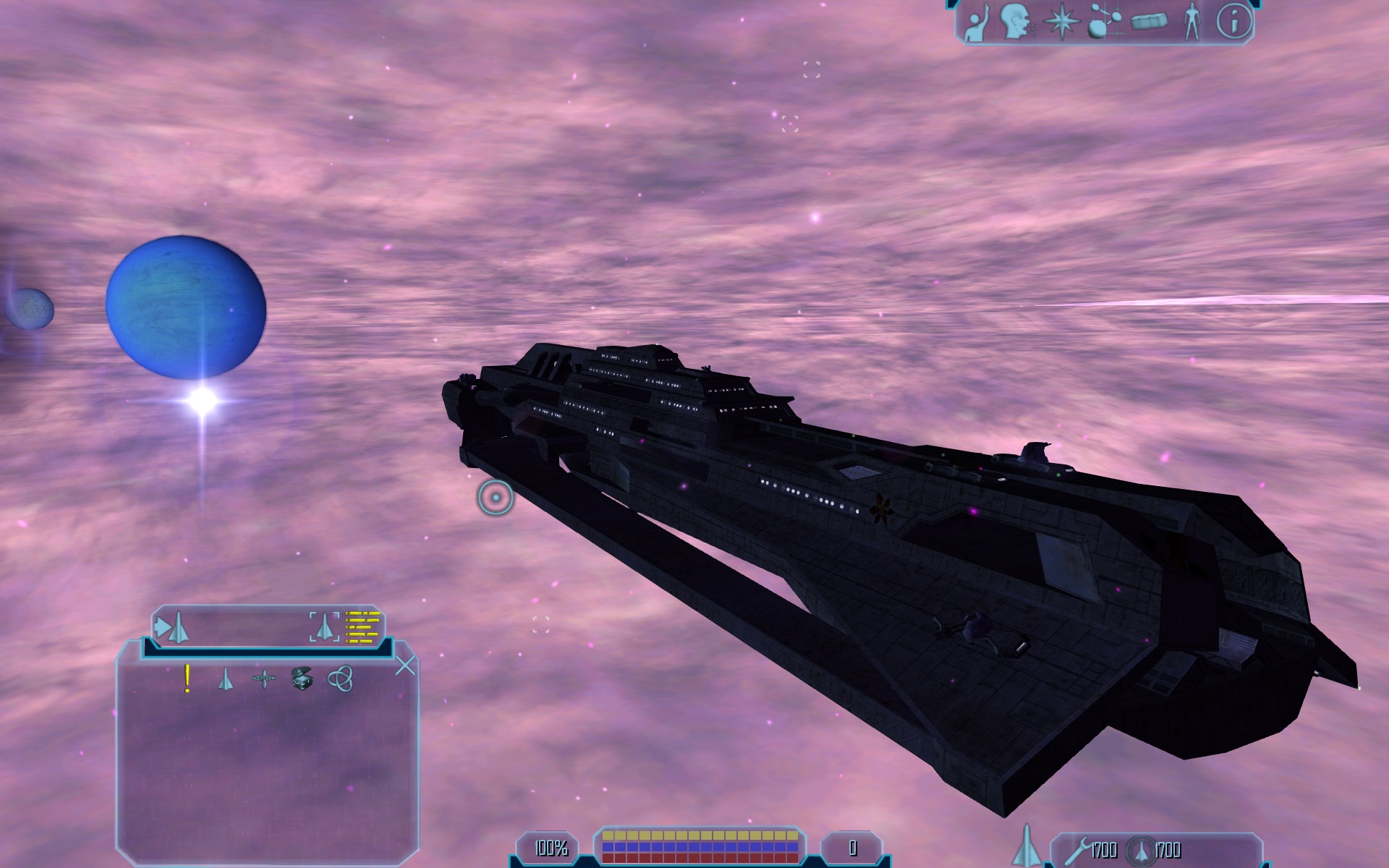Choose the open cargo chest filter

302,679
